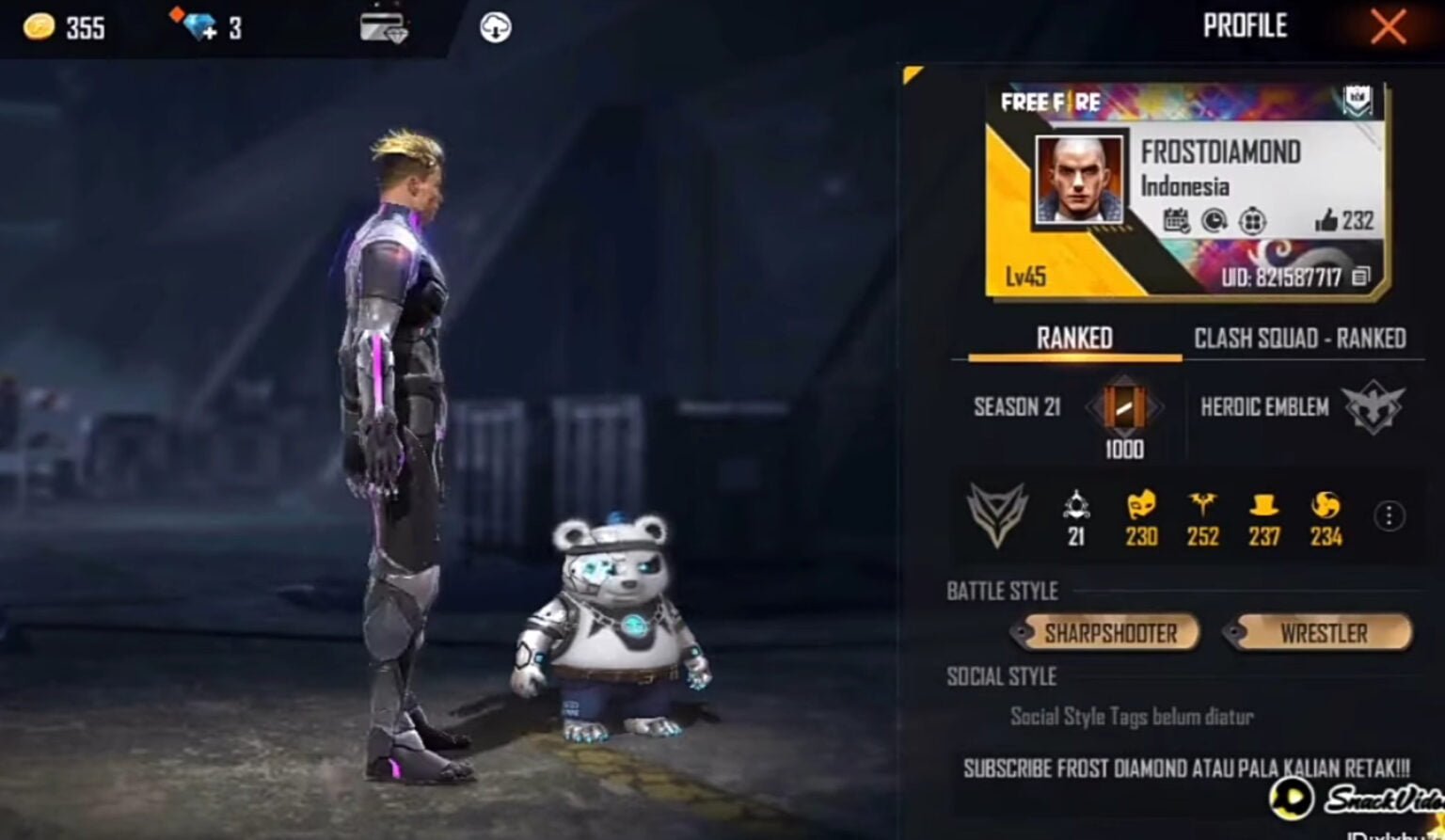Click the thumbs up likes icon showing 232
The width and height of the screenshot is (1445, 840).
click(1328, 222)
